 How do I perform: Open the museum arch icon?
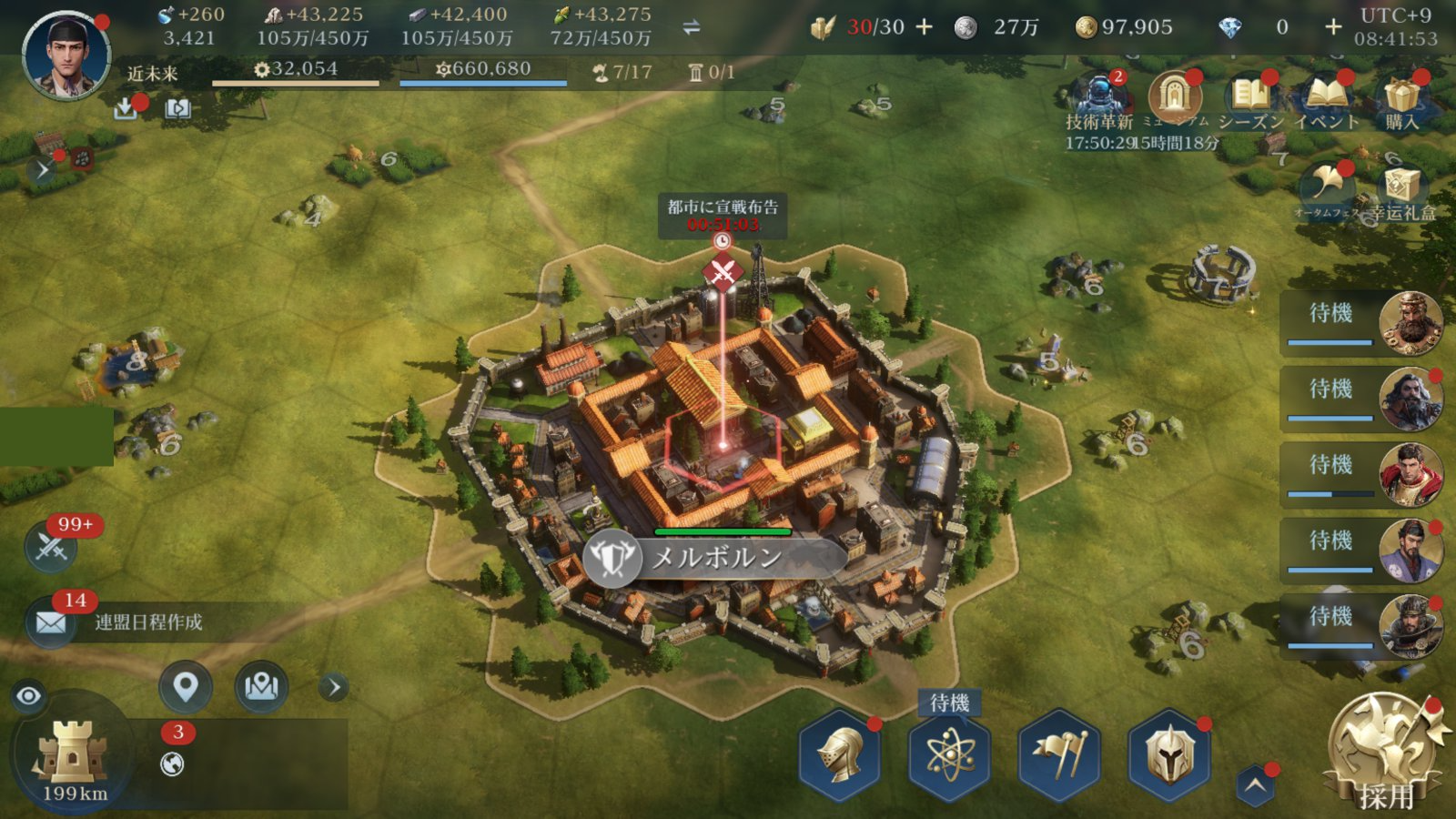1175,96
